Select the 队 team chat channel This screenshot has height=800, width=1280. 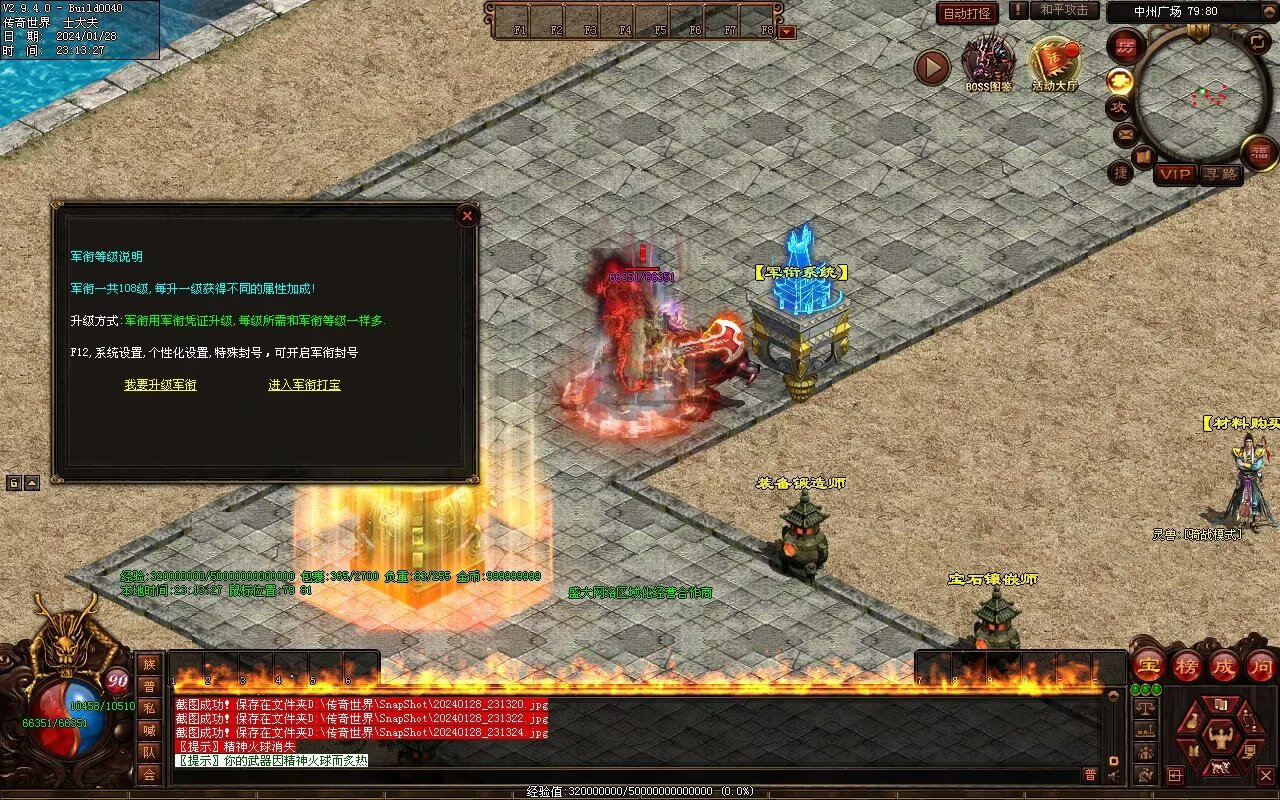[149, 752]
